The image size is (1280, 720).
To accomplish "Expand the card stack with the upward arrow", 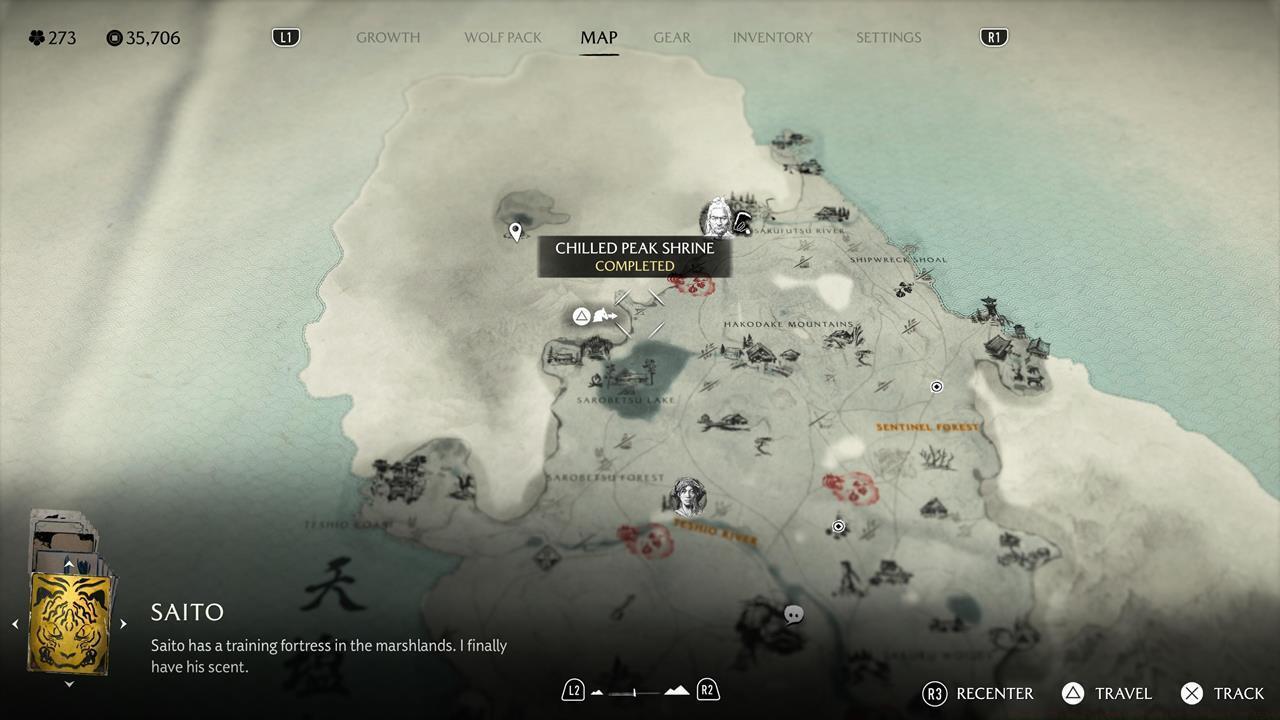I will point(69,565).
